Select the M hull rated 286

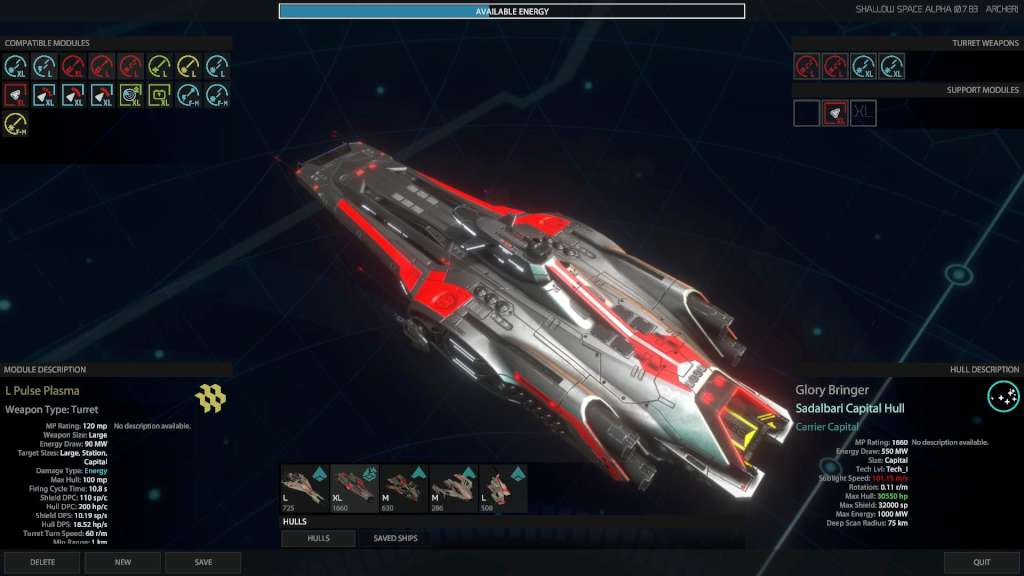pyautogui.click(x=452, y=489)
